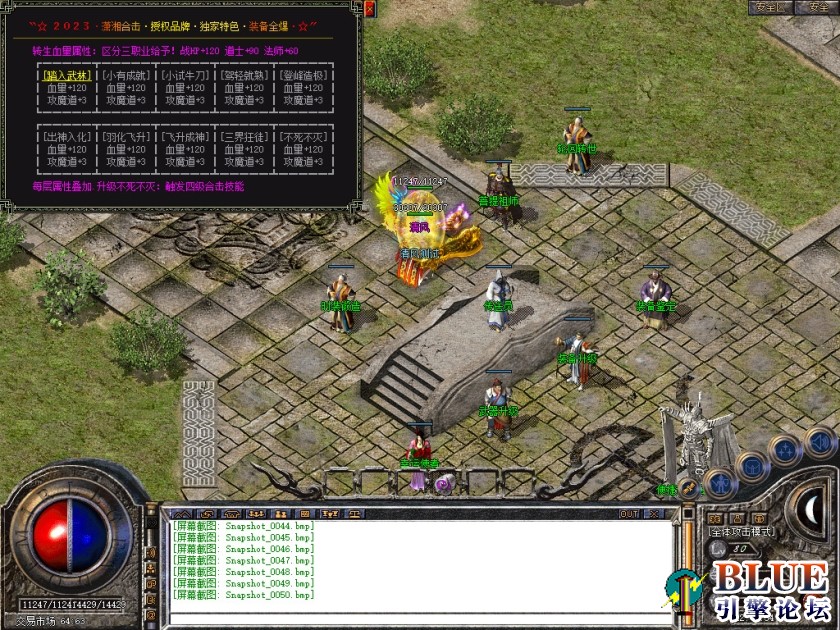This screenshot has width=840, height=630.
Task: Use the purple swirl scroll in the belt slot
Action: click(441, 484)
